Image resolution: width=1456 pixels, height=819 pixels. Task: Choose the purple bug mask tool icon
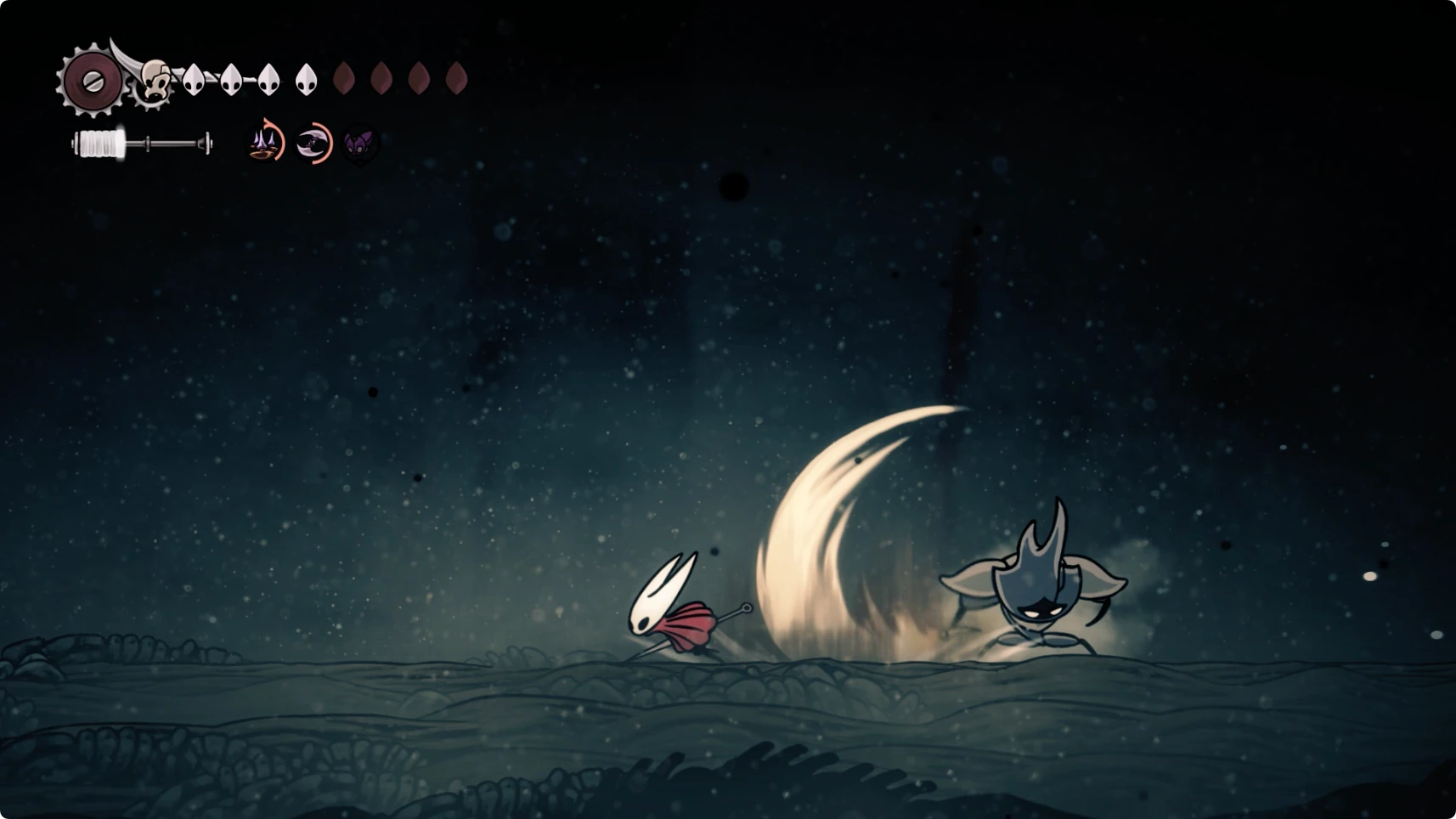tap(360, 144)
